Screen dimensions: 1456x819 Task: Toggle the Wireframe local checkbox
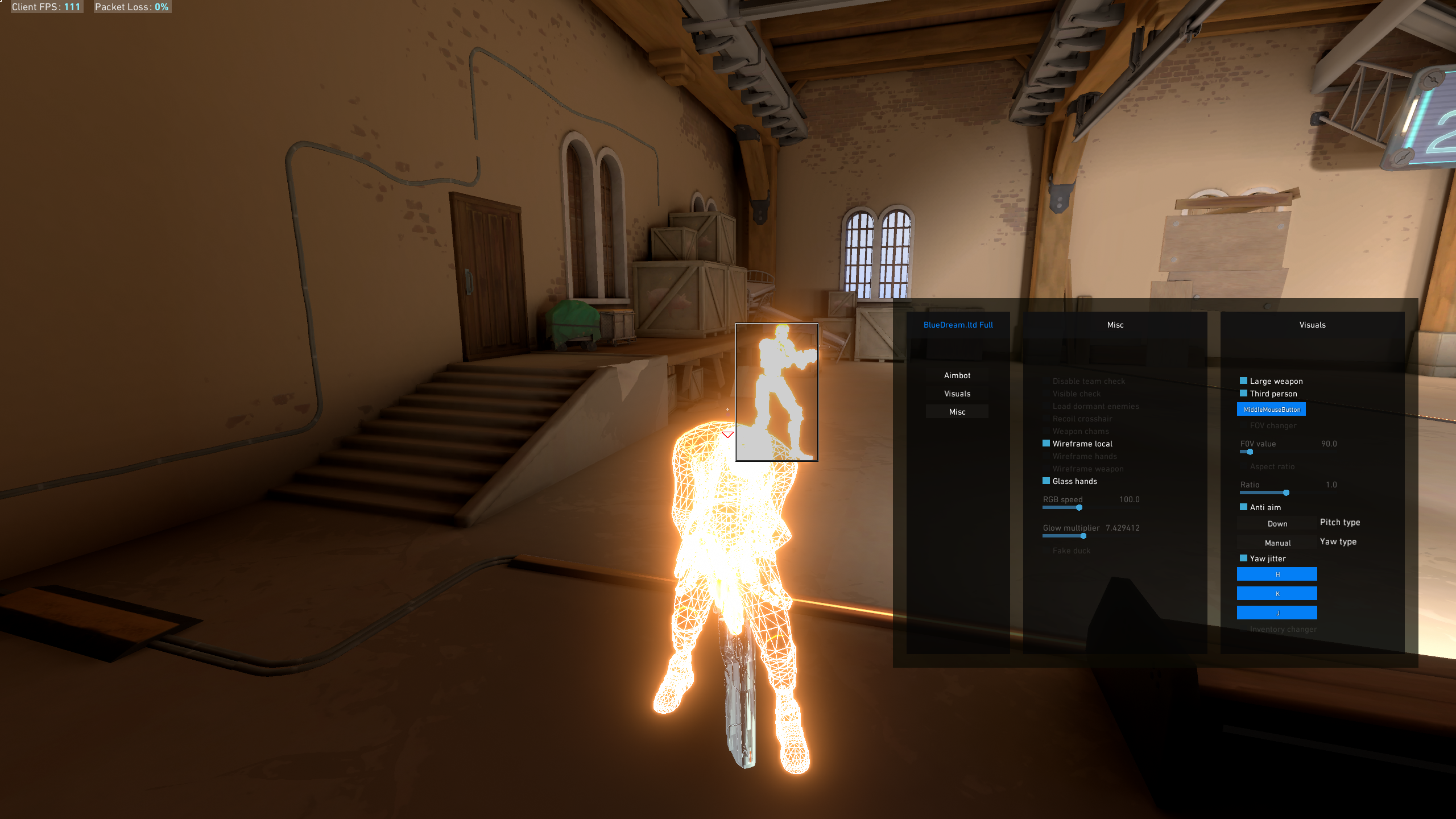[1046, 444]
